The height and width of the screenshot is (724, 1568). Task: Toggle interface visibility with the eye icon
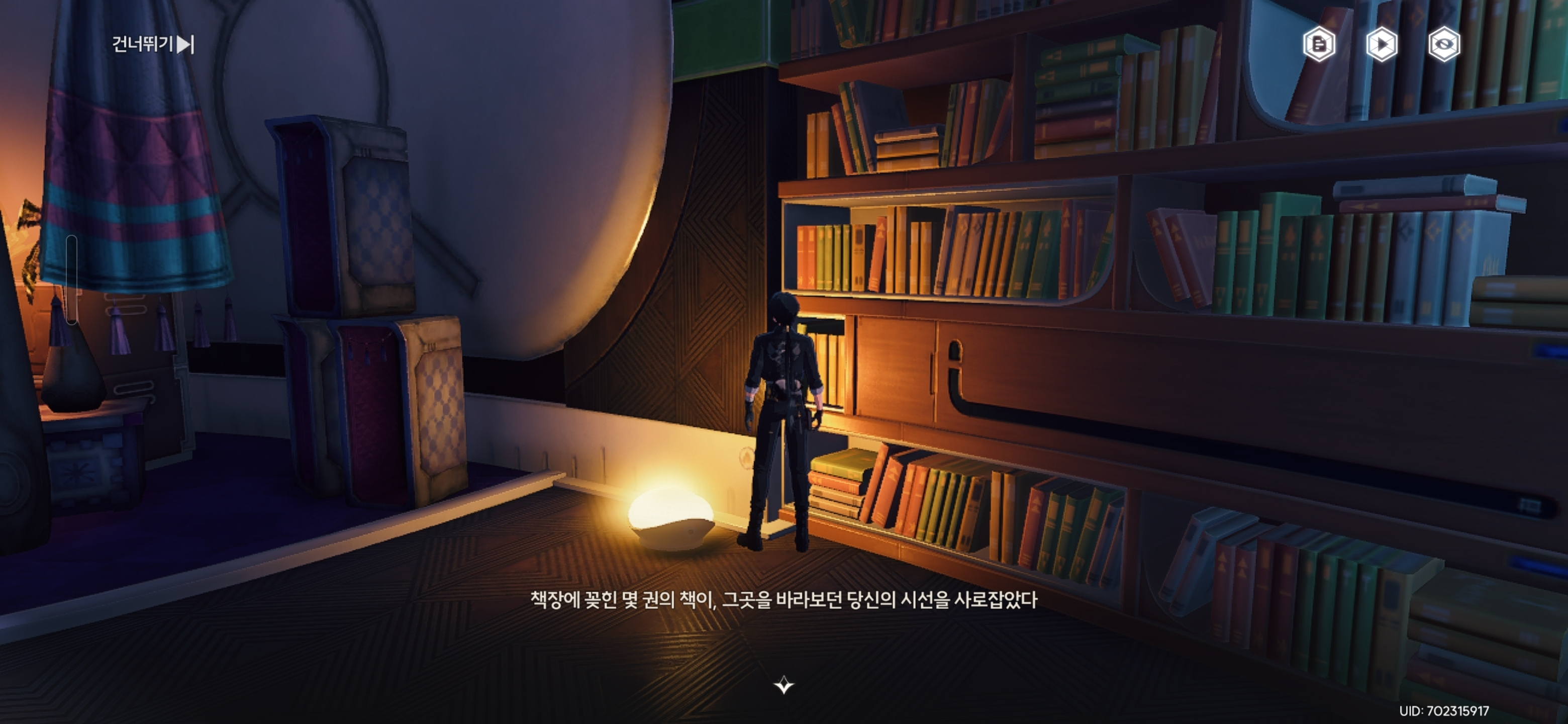1445,43
